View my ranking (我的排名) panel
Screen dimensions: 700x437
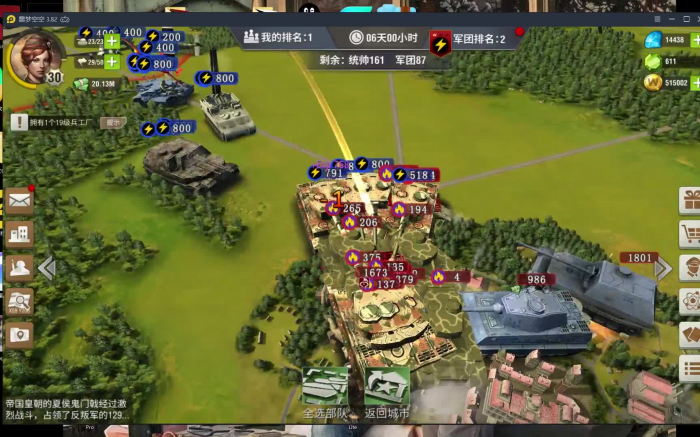[x=279, y=37]
